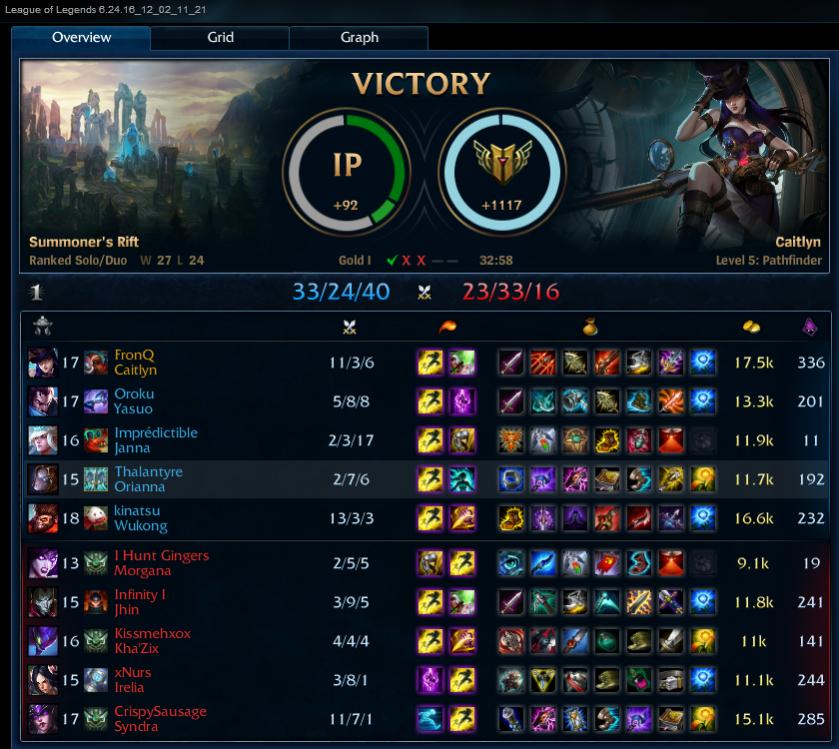839x749 pixels.
Task: Click Oroku's Yasuo champion portrait
Action: [x=43, y=401]
